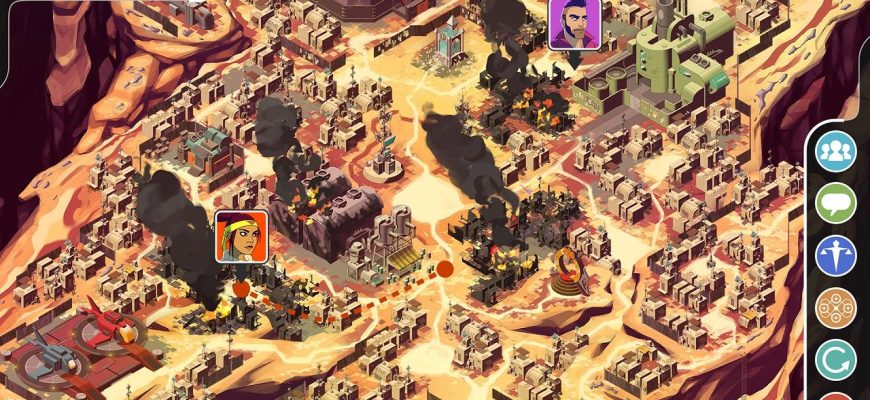Click the teal circular arrow button
The height and width of the screenshot is (400, 870).
click(x=836, y=360)
